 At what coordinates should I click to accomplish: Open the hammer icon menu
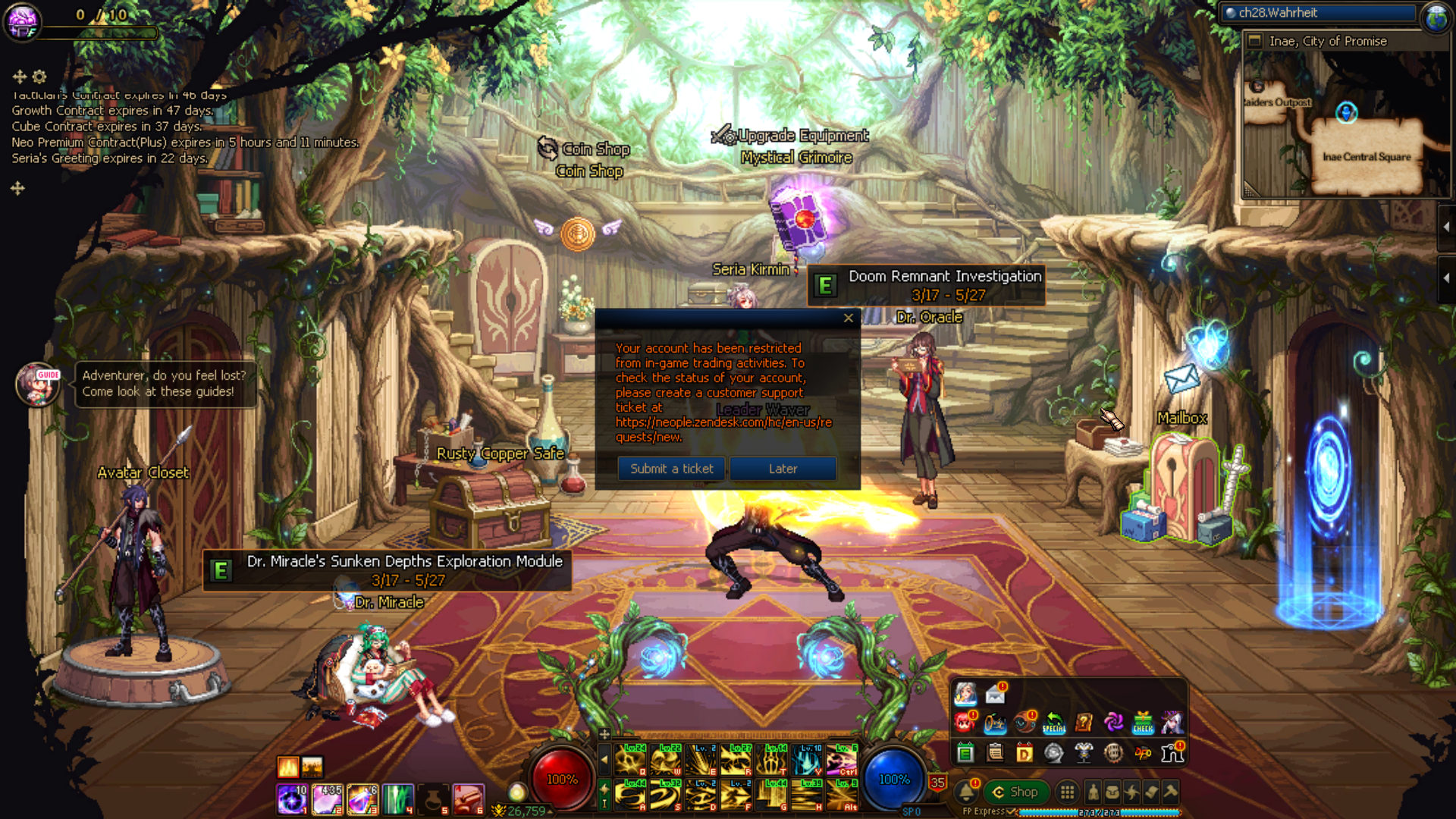tap(1170, 792)
